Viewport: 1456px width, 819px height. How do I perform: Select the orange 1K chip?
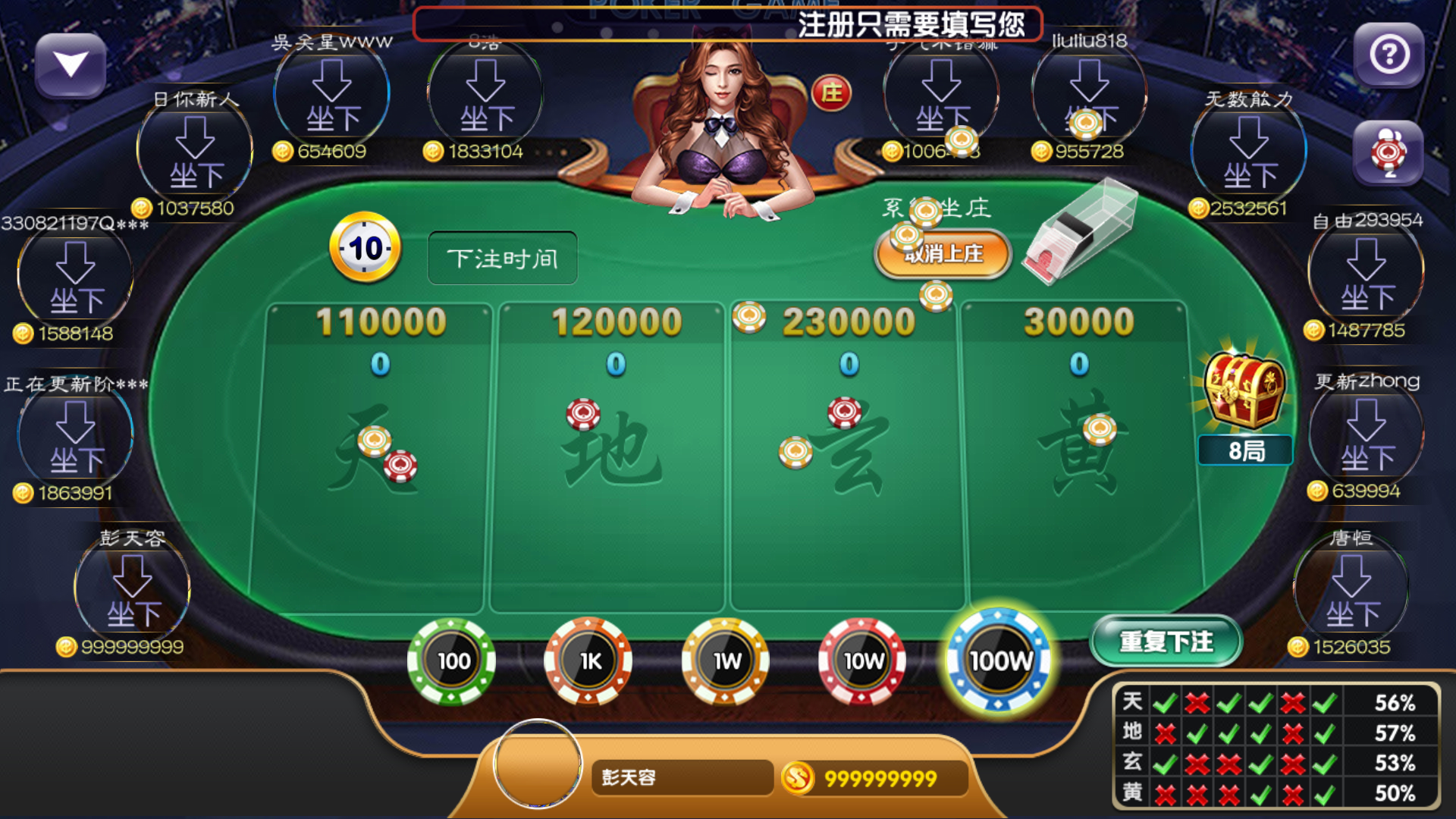588,661
